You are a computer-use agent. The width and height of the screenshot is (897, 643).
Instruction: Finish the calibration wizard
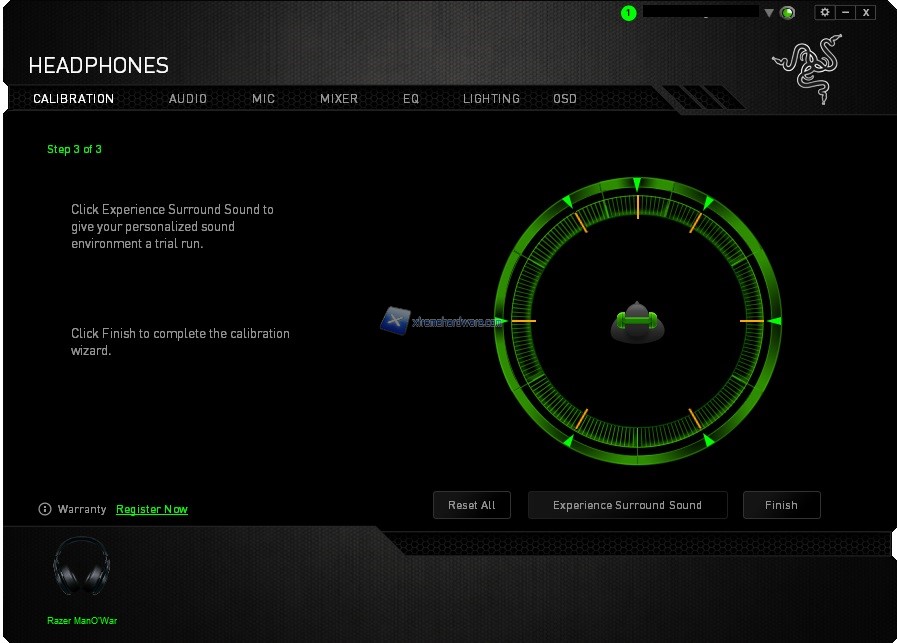781,505
